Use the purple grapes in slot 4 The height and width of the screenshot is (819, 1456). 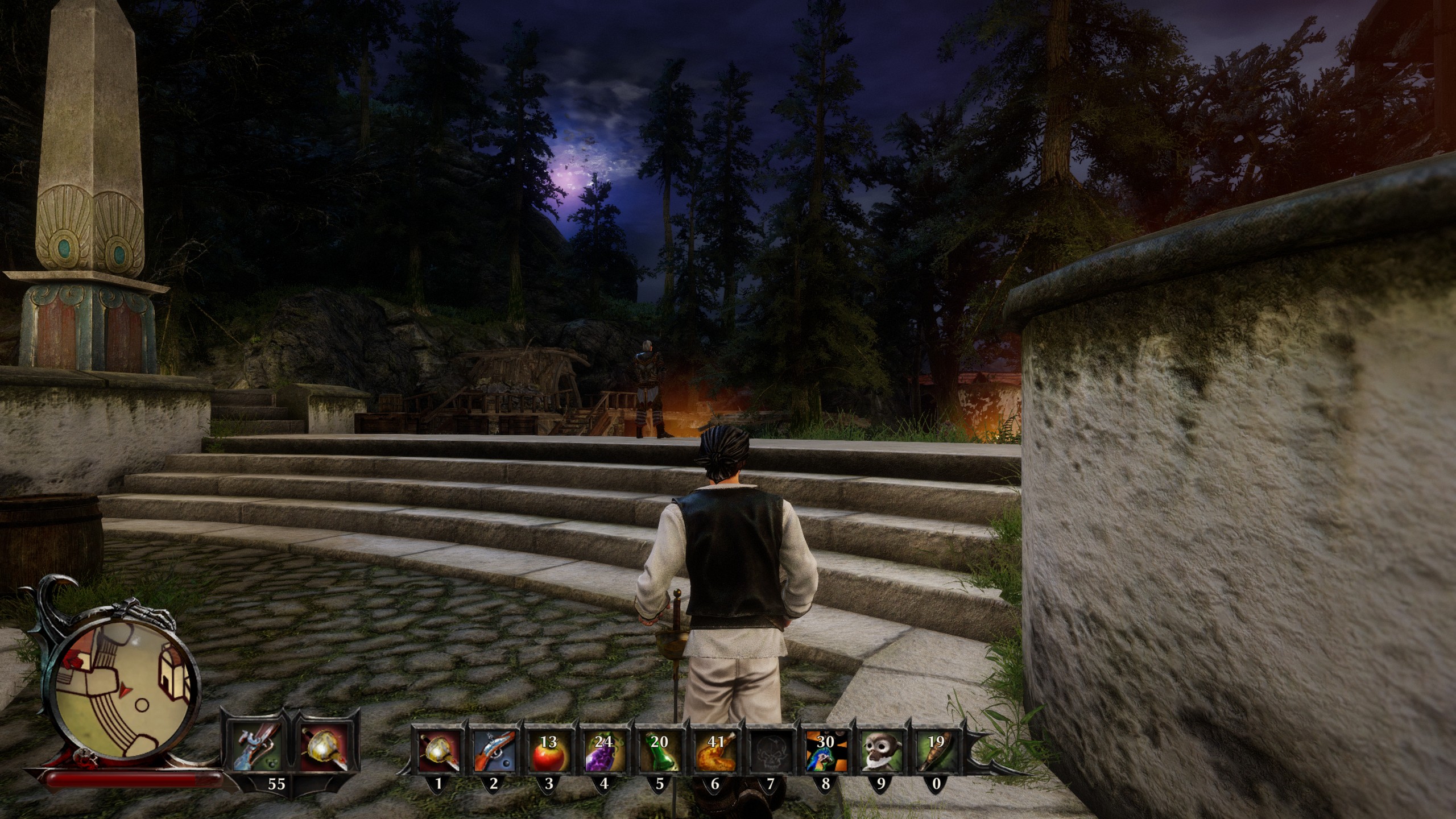604,751
